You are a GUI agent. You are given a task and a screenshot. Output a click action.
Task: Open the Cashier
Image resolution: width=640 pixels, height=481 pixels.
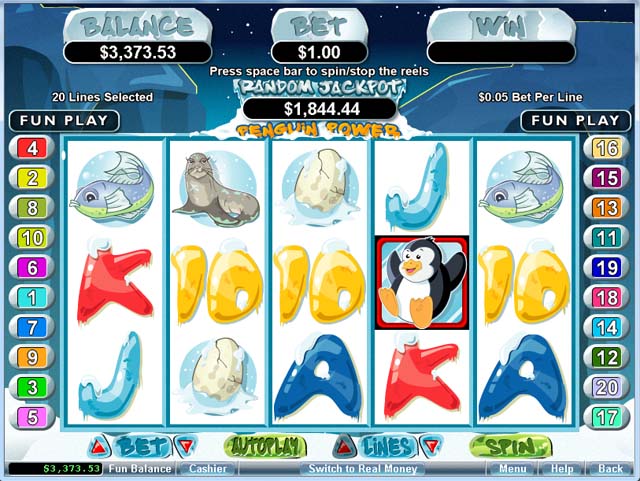click(208, 468)
